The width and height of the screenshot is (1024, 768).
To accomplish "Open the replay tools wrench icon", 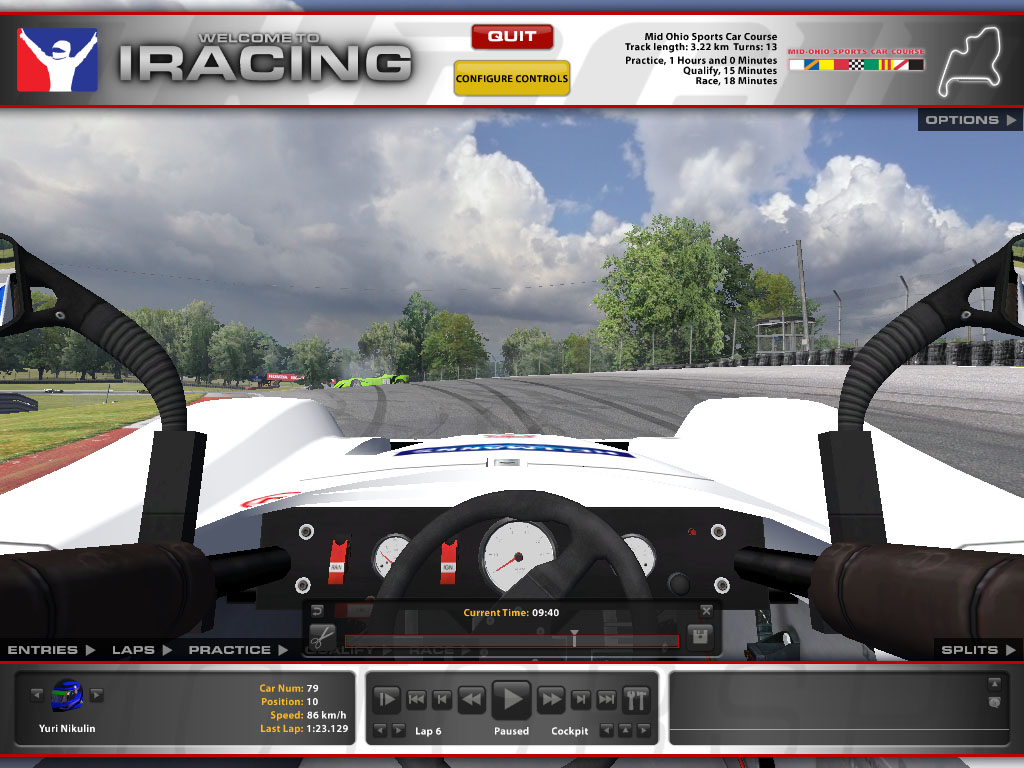I will [x=636, y=699].
